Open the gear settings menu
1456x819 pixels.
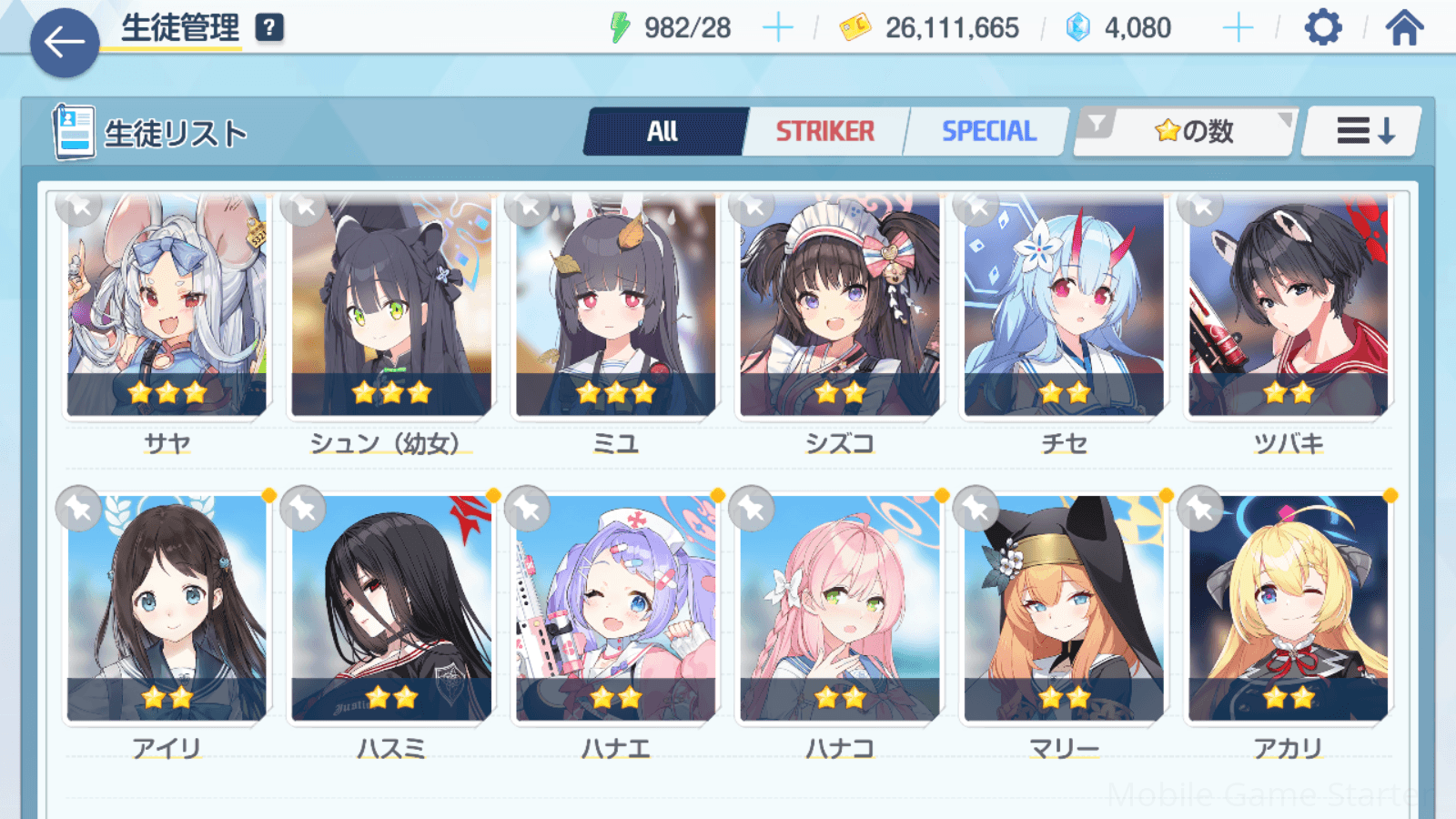coord(1322,28)
